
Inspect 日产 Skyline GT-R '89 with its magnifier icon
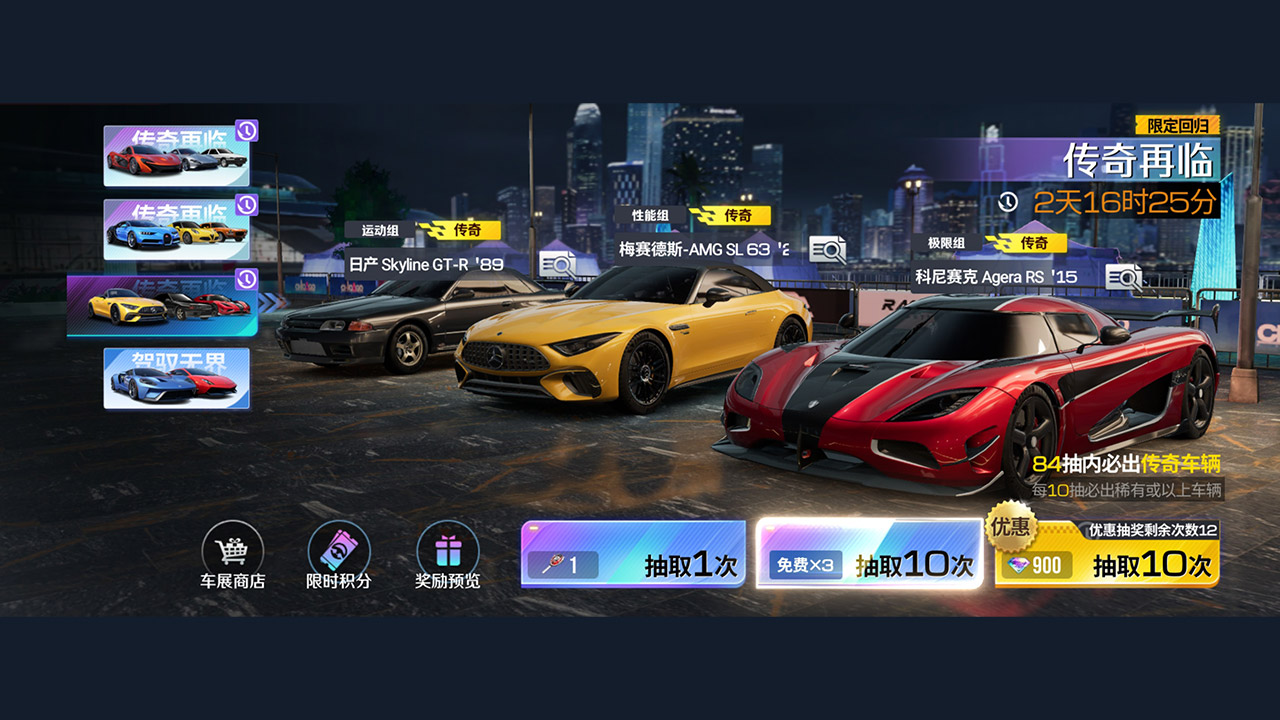point(558,262)
